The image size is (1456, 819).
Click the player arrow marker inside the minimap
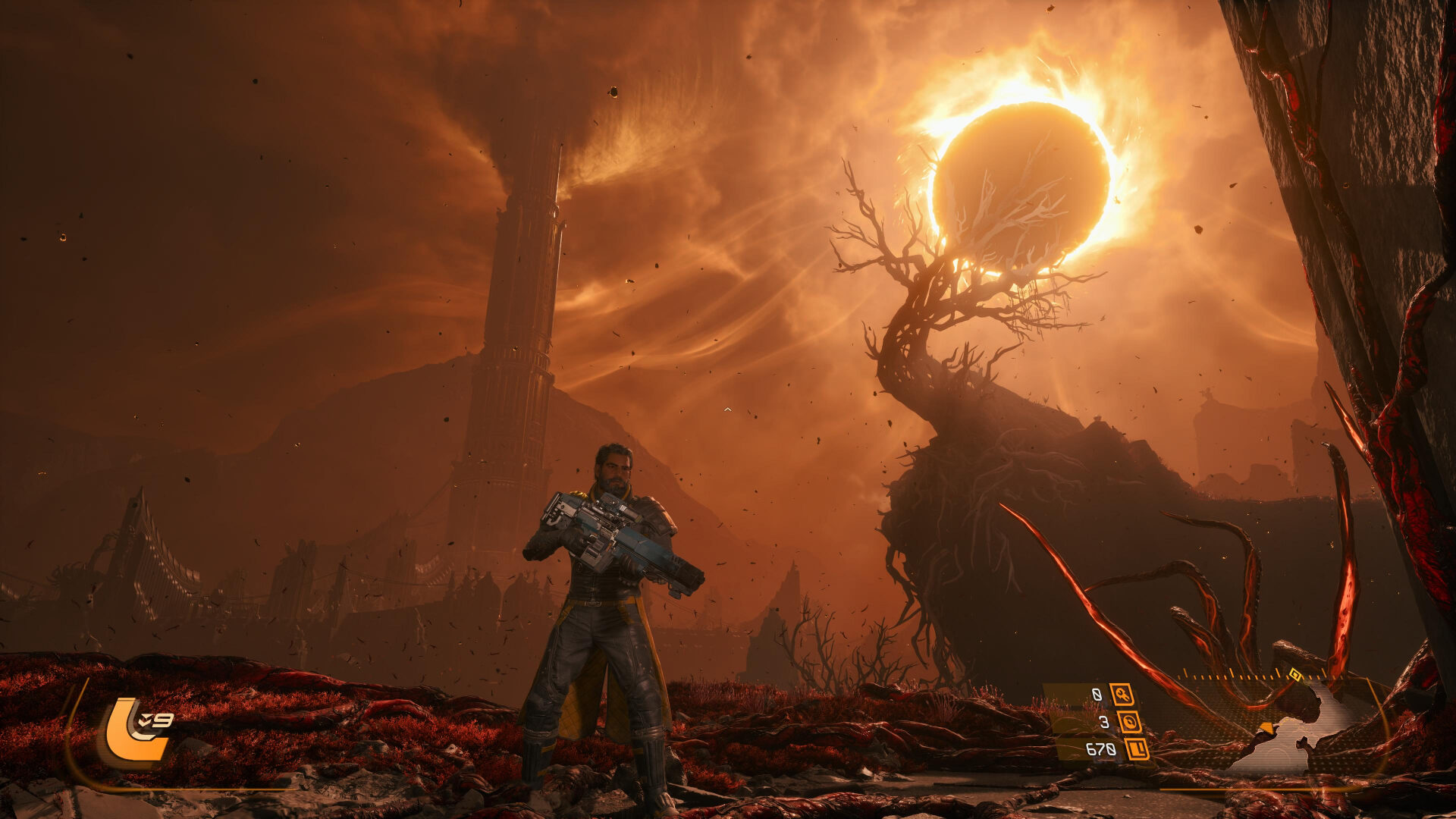[x=1267, y=728]
